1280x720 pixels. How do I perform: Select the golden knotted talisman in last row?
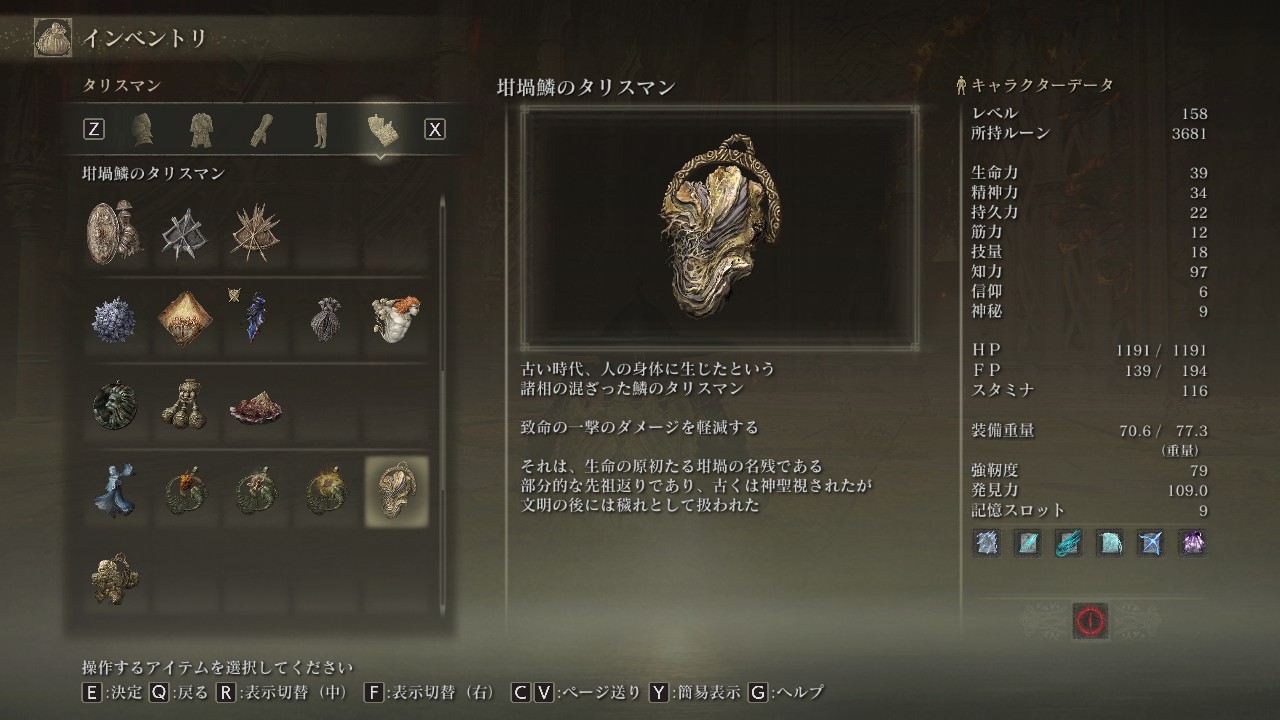pyautogui.click(x=114, y=578)
